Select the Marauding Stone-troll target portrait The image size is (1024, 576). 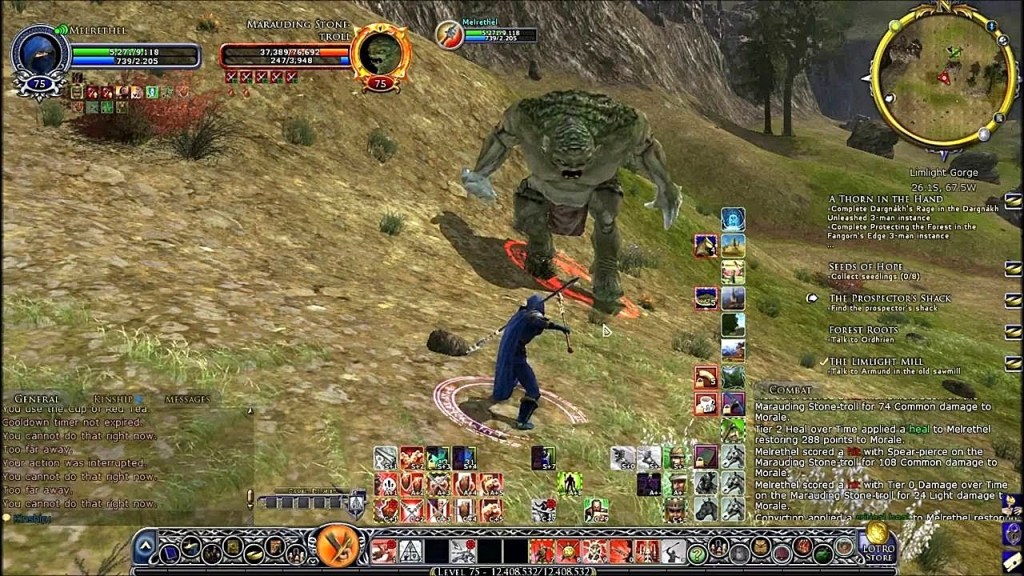pos(380,55)
